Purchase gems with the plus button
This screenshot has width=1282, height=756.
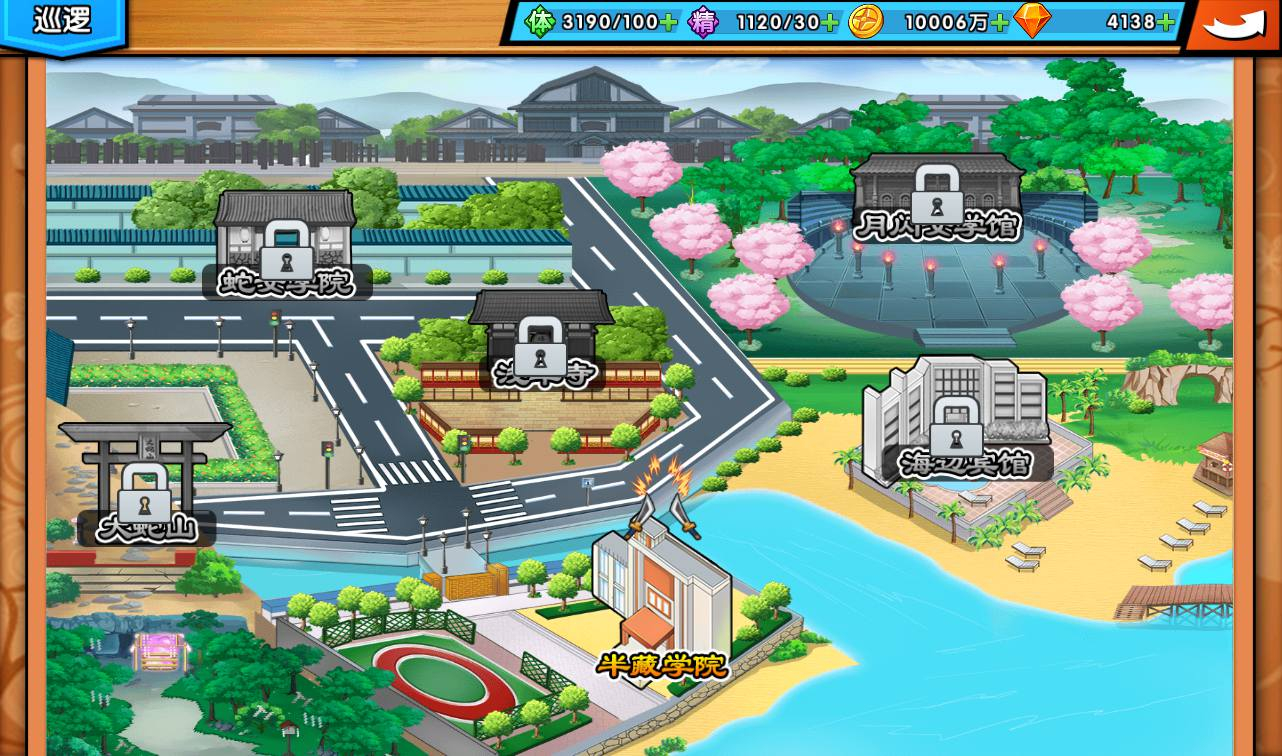click(x=1165, y=22)
